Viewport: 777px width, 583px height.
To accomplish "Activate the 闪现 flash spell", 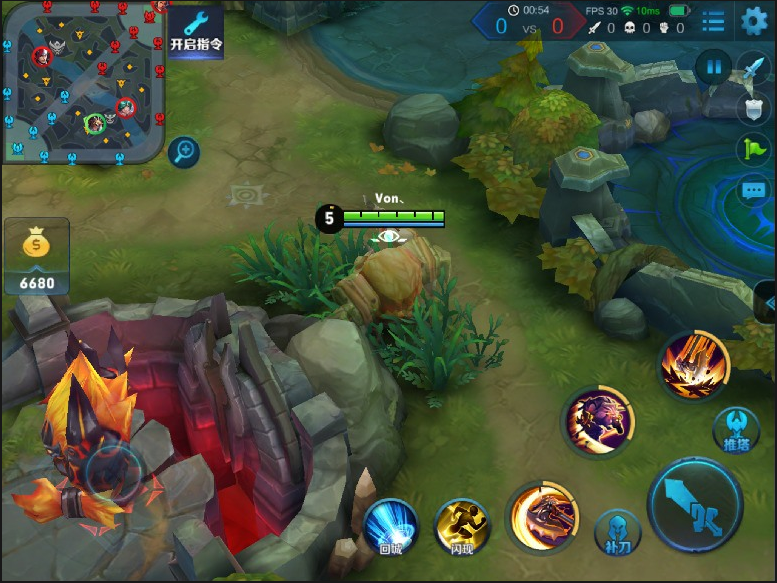I will (x=461, y=526).
